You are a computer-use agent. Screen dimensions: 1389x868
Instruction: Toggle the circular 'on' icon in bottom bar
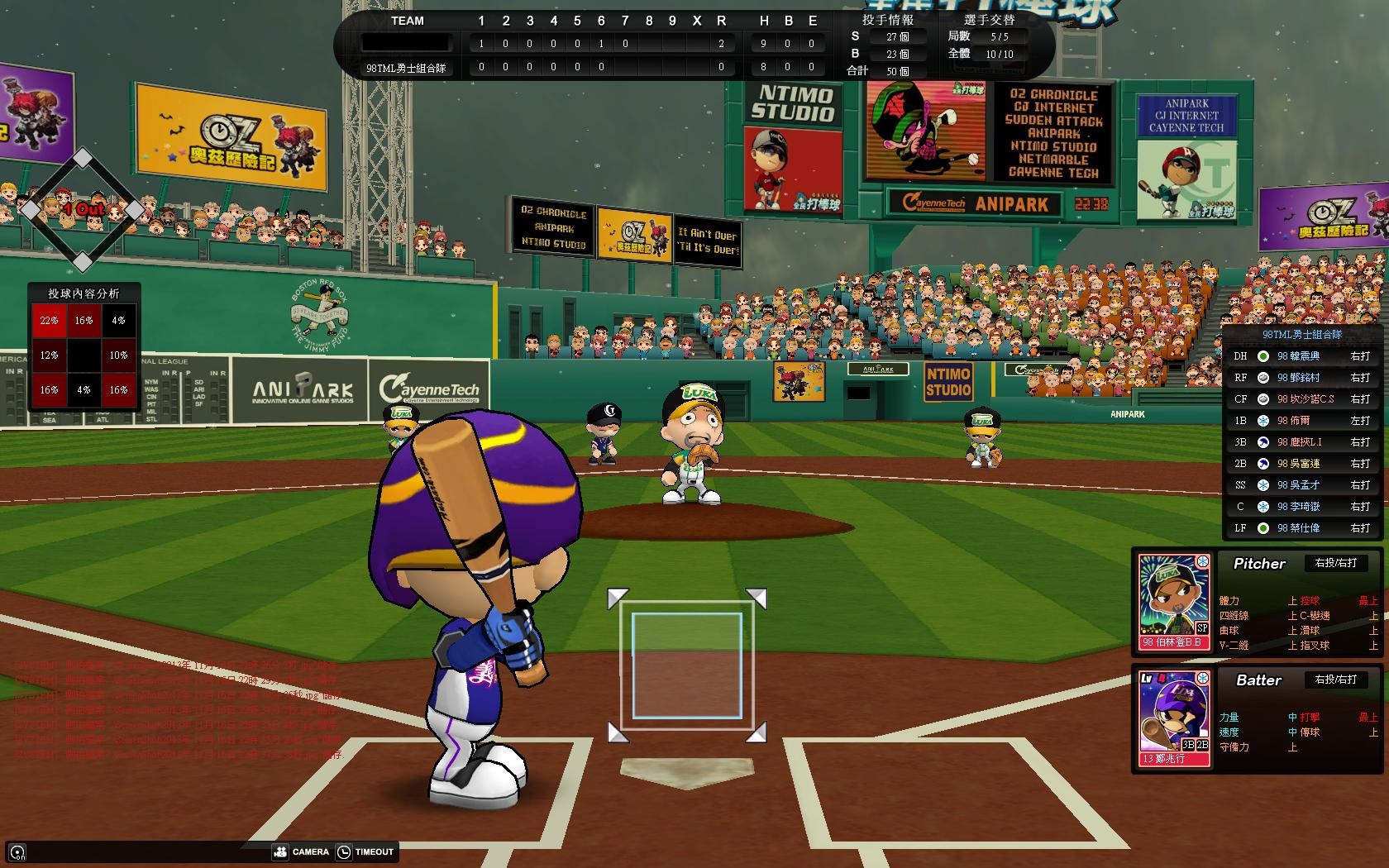click(x=17, y=852)
